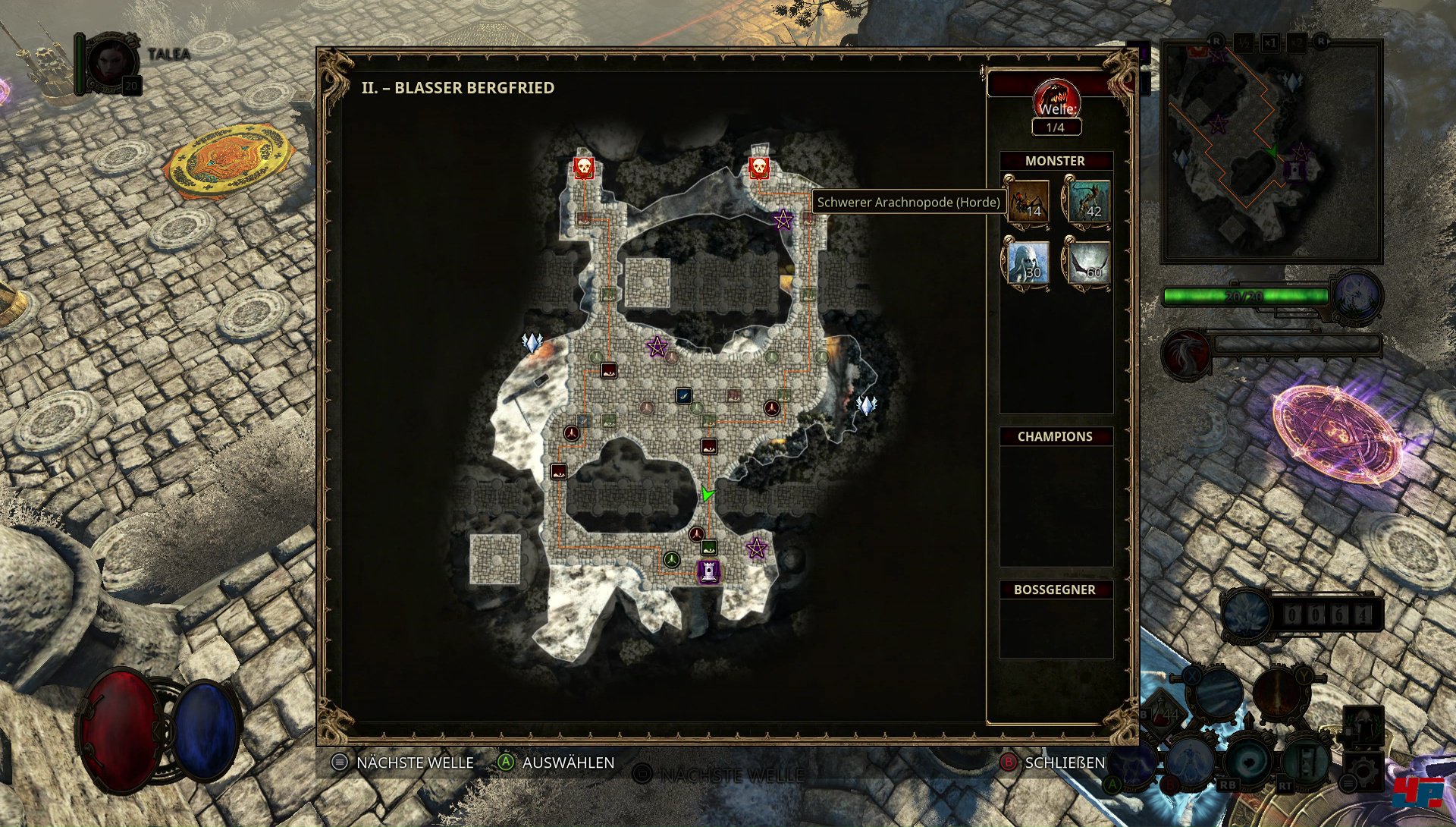Viewport: 1456px width, 827px height.
Task: Click the left red skull spawn marker
Action: tap(583, 168)
